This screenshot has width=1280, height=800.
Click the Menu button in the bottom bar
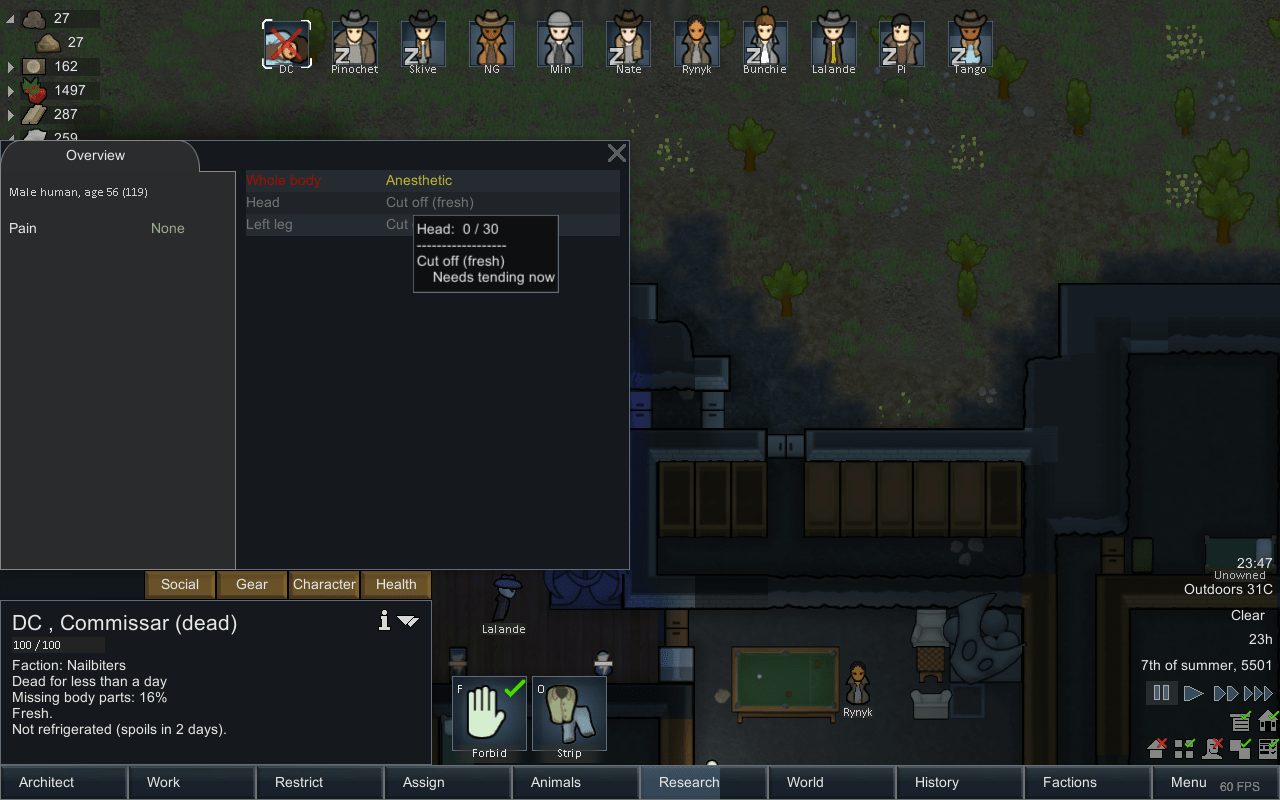1188,782
